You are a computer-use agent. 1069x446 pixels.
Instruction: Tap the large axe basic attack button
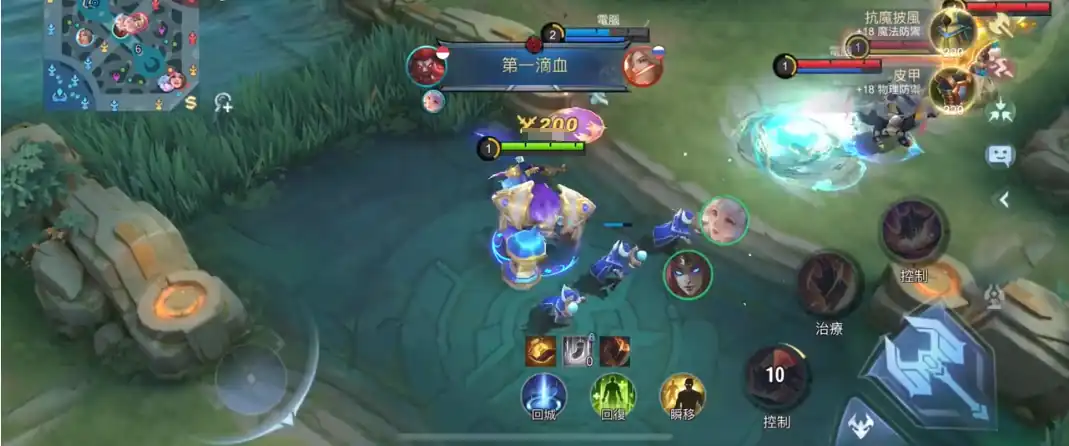pos(928,364)
